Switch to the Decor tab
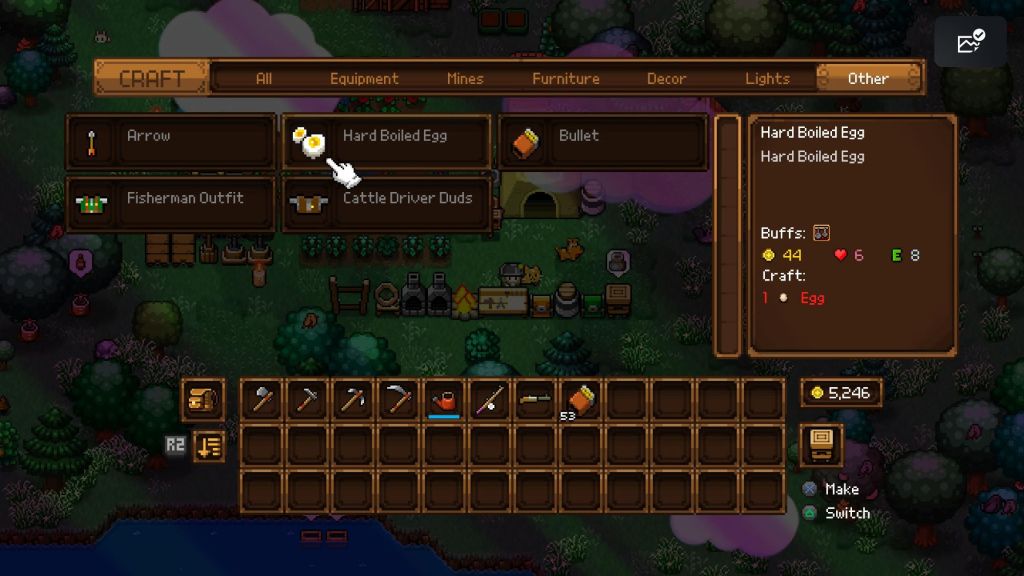The width and height of the screenshot is (1024, 576). point(667,78)
